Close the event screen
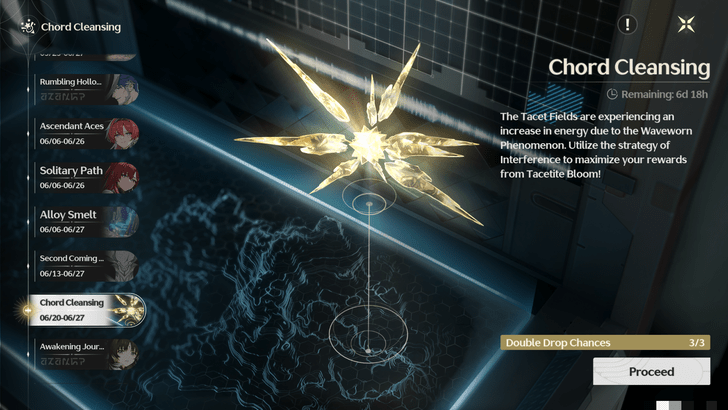This screenshot has width=728, height=410. point(685,25)
